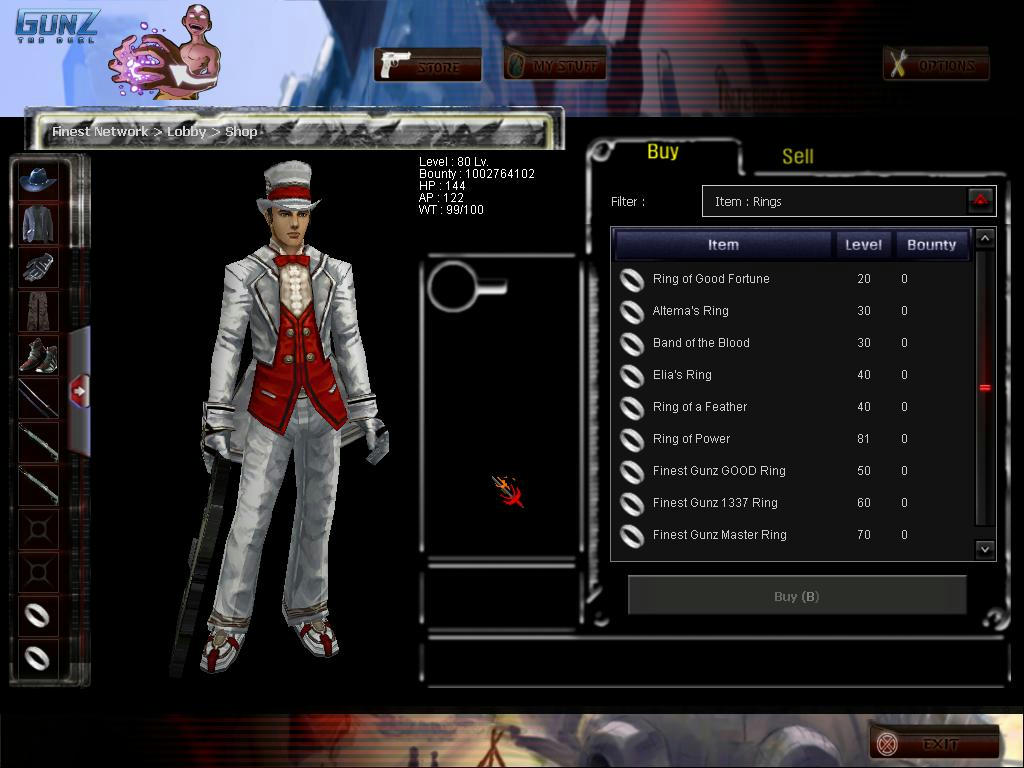1024x768 pixels.
Task: Select Band of the Blood
Action: pyautogui.click(x=701, y=343)
